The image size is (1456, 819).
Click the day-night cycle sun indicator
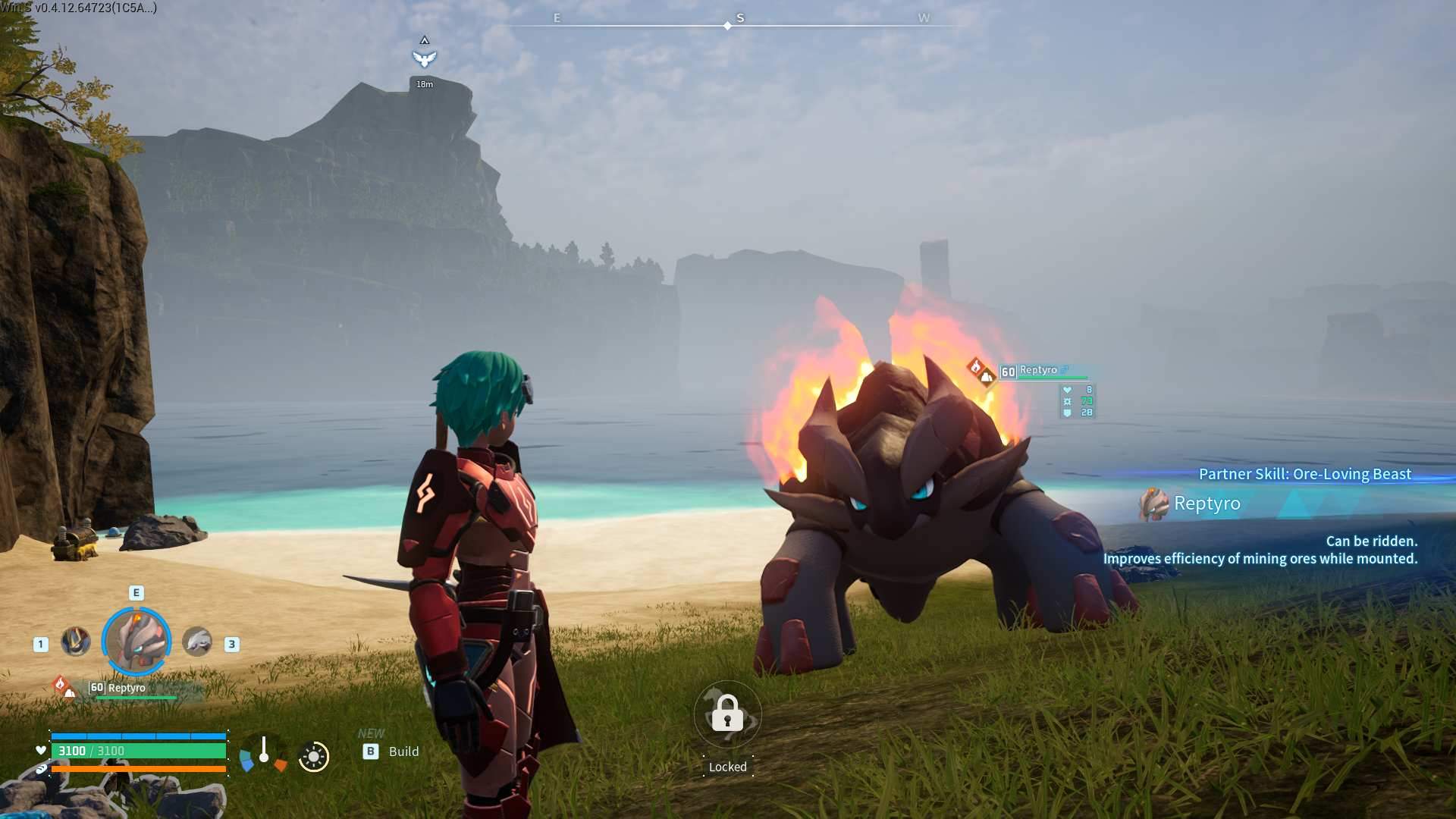[x=313, y=757]
